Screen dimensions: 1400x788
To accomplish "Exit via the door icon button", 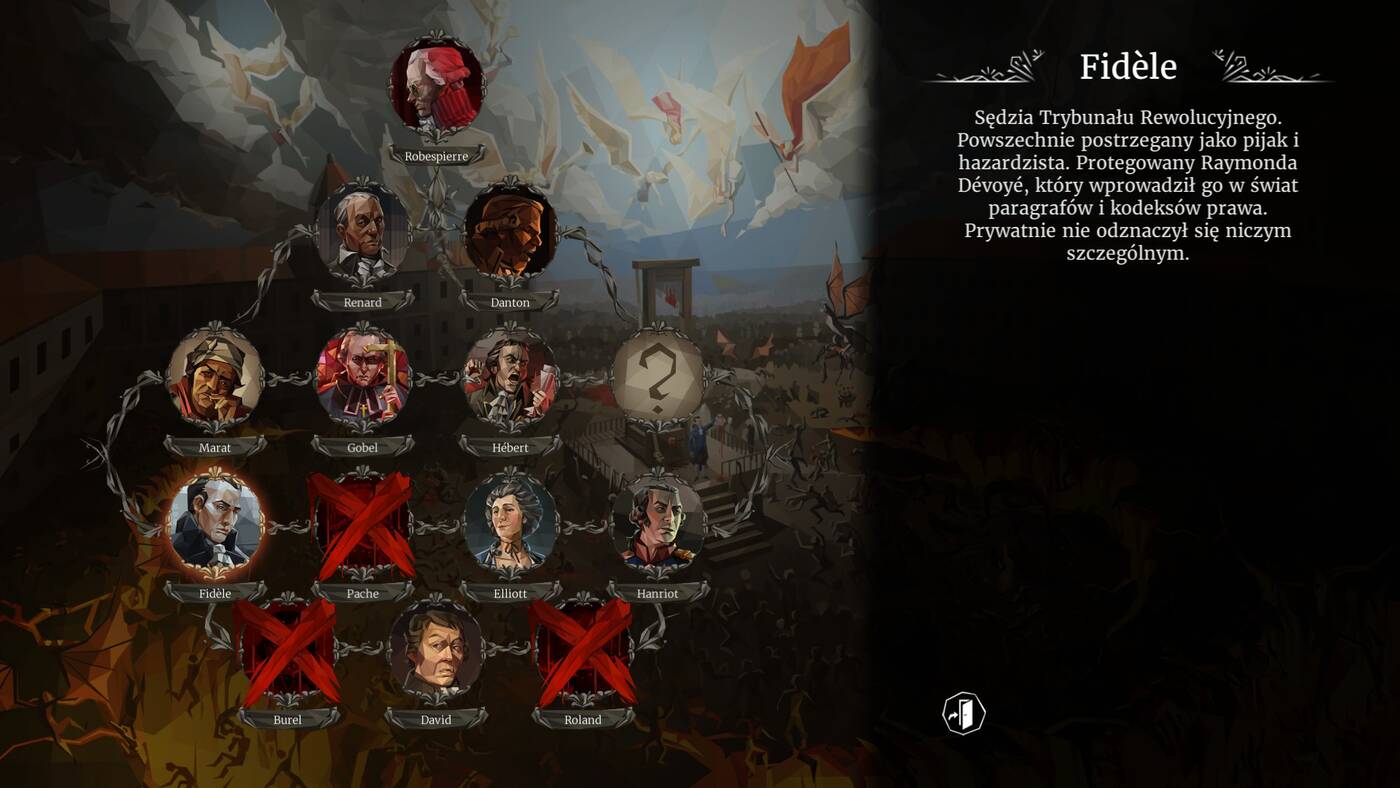I will (x=964, y=714).
